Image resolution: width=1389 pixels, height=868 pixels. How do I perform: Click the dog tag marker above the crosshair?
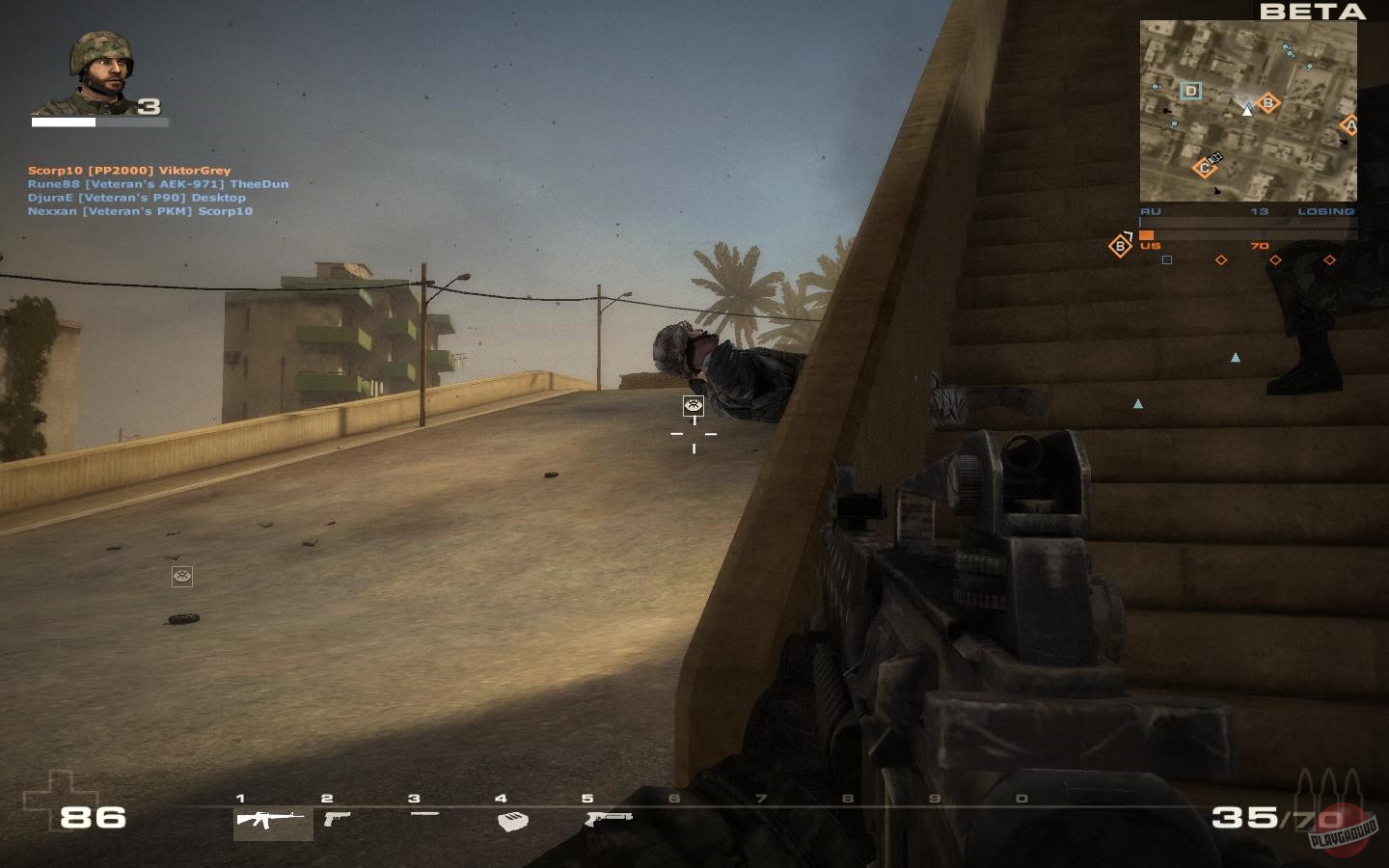click(x=693, y=406)
